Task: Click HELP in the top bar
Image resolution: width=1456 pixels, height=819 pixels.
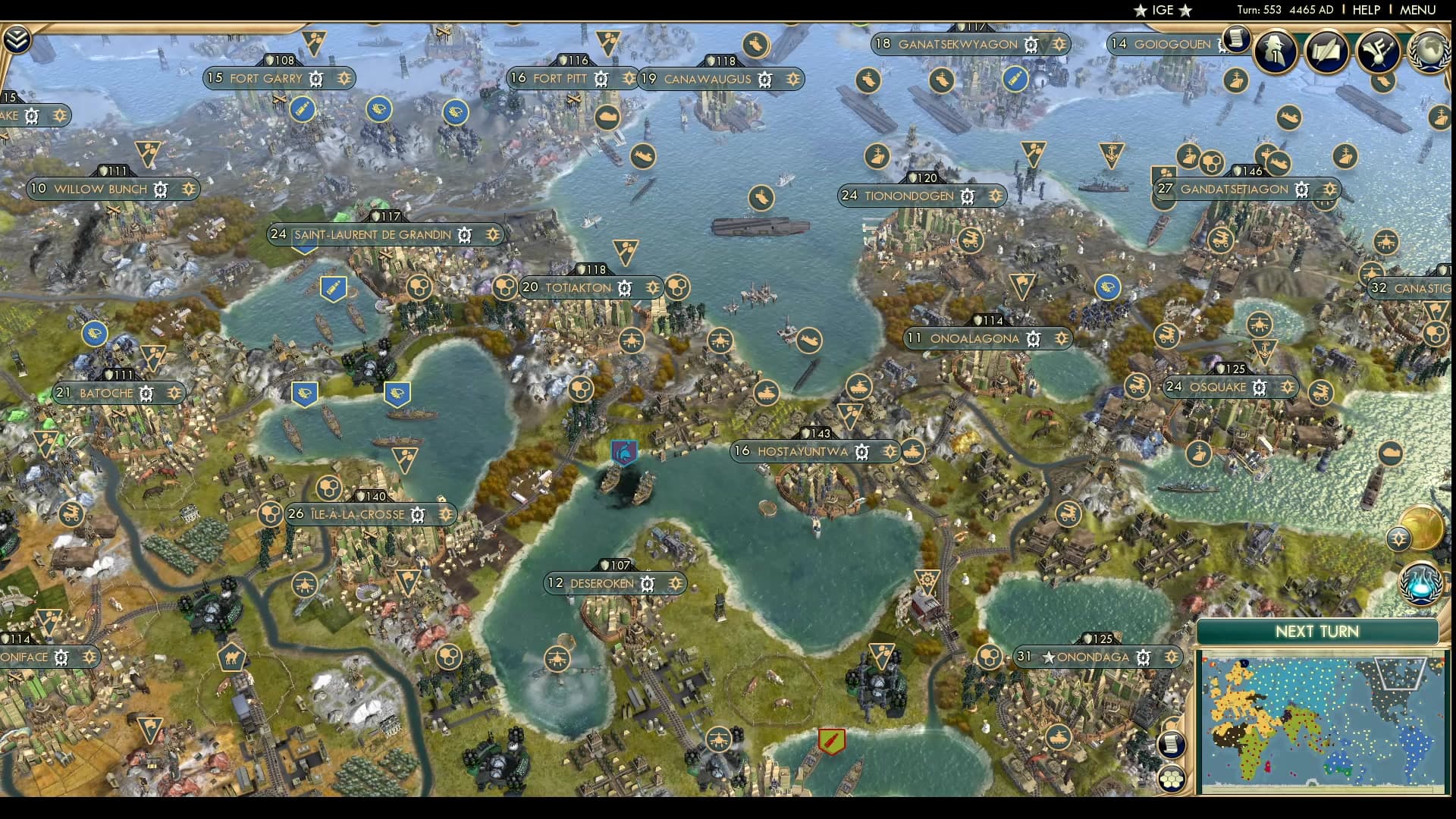Action: point(1365,11)
